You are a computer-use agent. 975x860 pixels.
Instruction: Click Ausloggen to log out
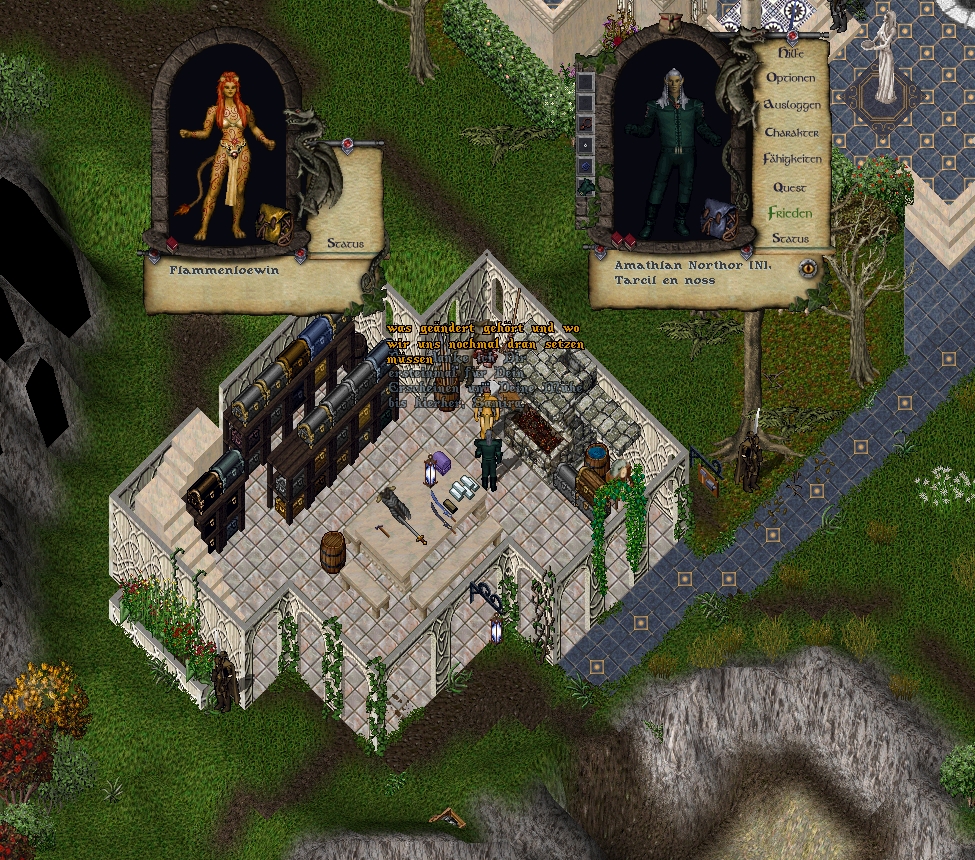click(791, 105)
